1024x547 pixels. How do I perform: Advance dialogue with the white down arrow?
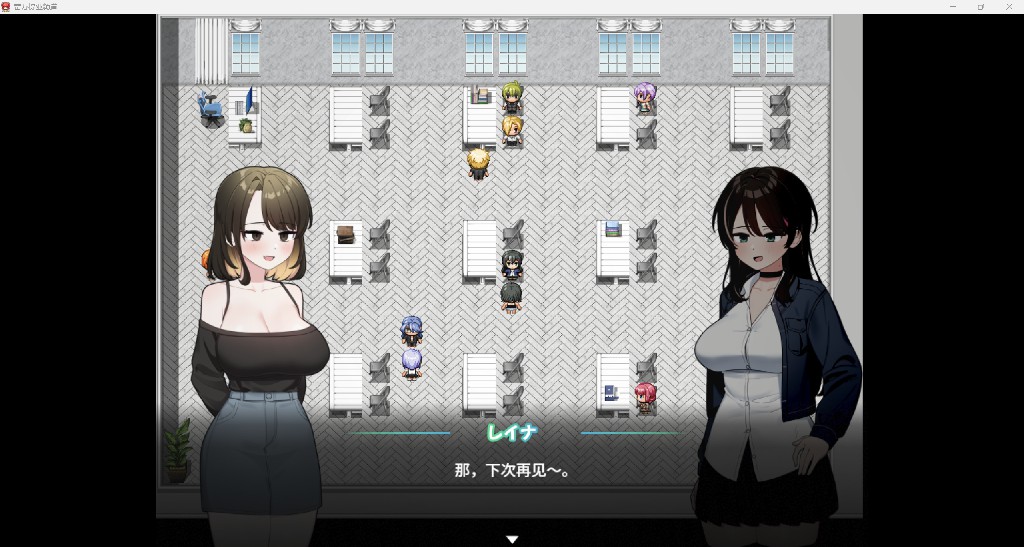tap(512, 539)
